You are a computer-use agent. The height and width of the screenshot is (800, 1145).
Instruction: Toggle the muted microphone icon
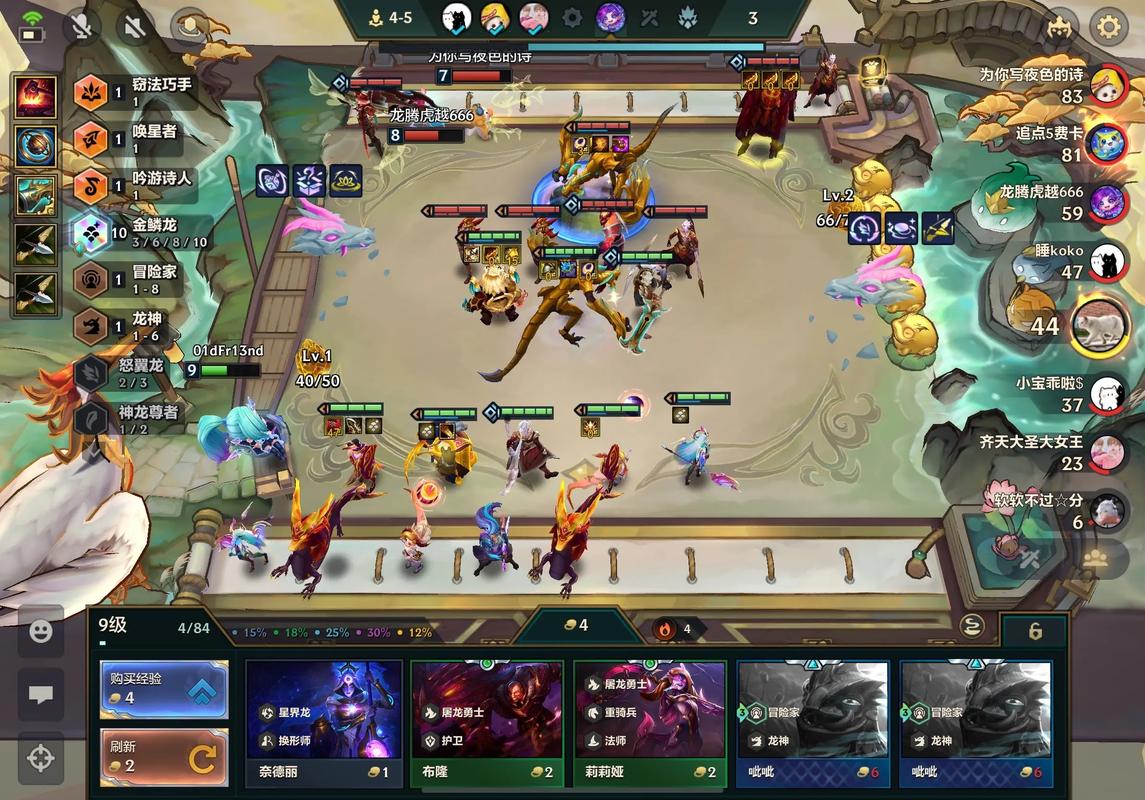82,26
